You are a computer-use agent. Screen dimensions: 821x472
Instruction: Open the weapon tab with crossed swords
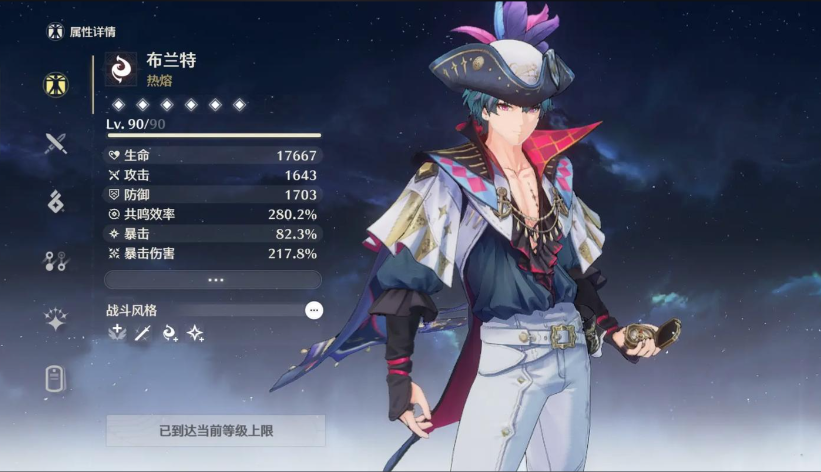(56, 143)
